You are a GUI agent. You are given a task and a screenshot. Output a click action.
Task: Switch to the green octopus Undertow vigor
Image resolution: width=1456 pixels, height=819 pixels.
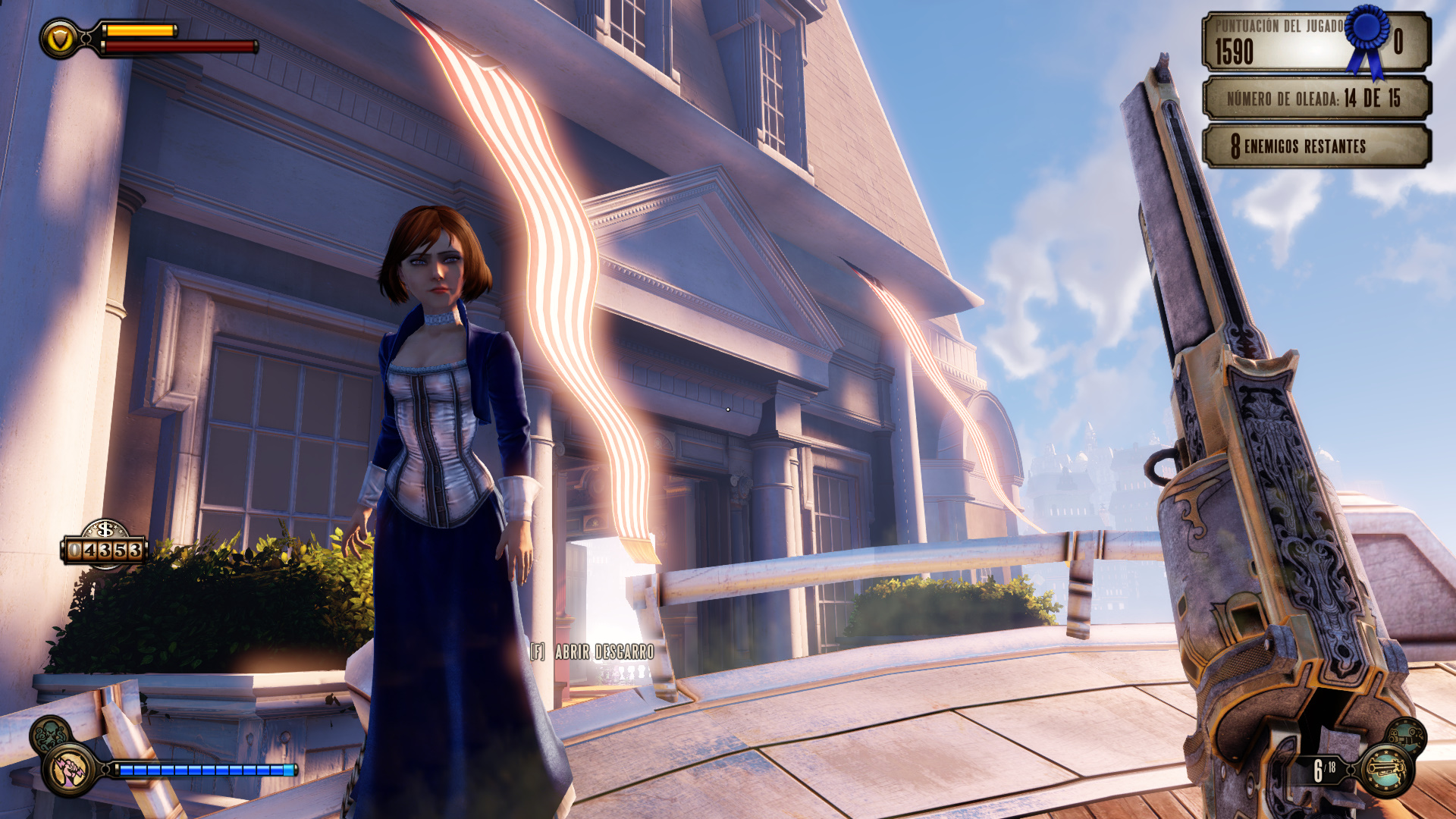(50, 733)
